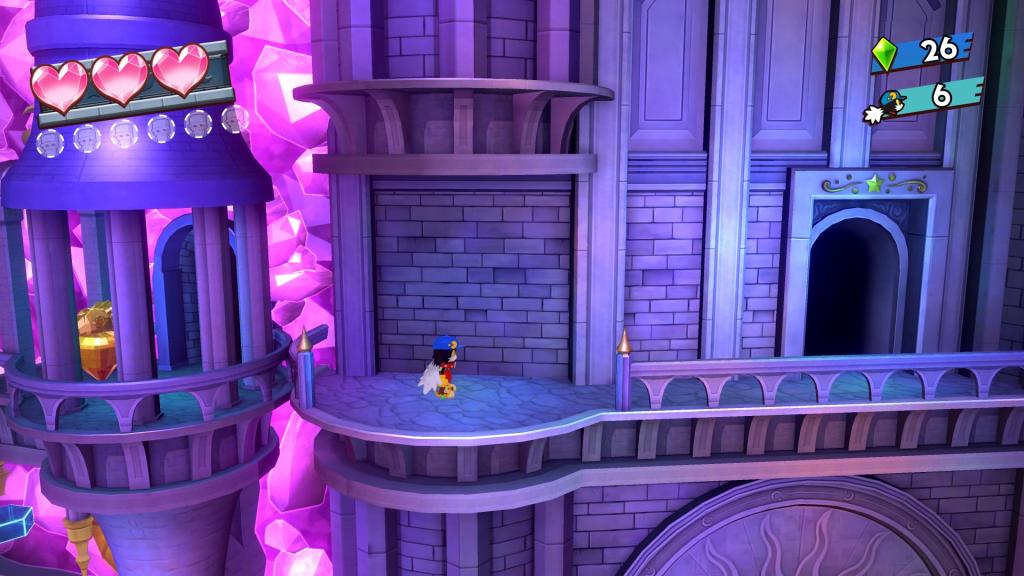Click the green dream stone gem icon
The image size is (1024, 576).
(884, 54)
